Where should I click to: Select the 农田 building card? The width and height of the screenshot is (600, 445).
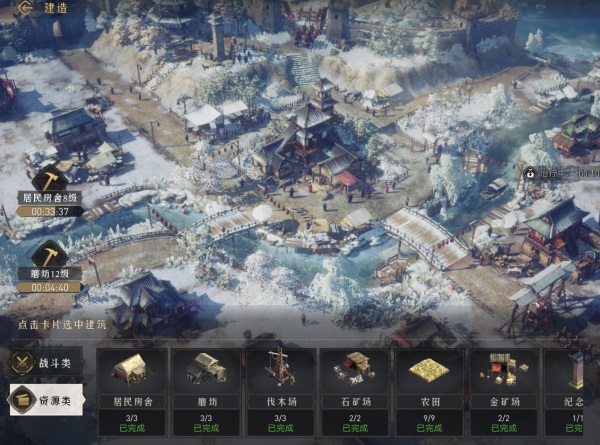pyautogui.click(x=430, y=392)
